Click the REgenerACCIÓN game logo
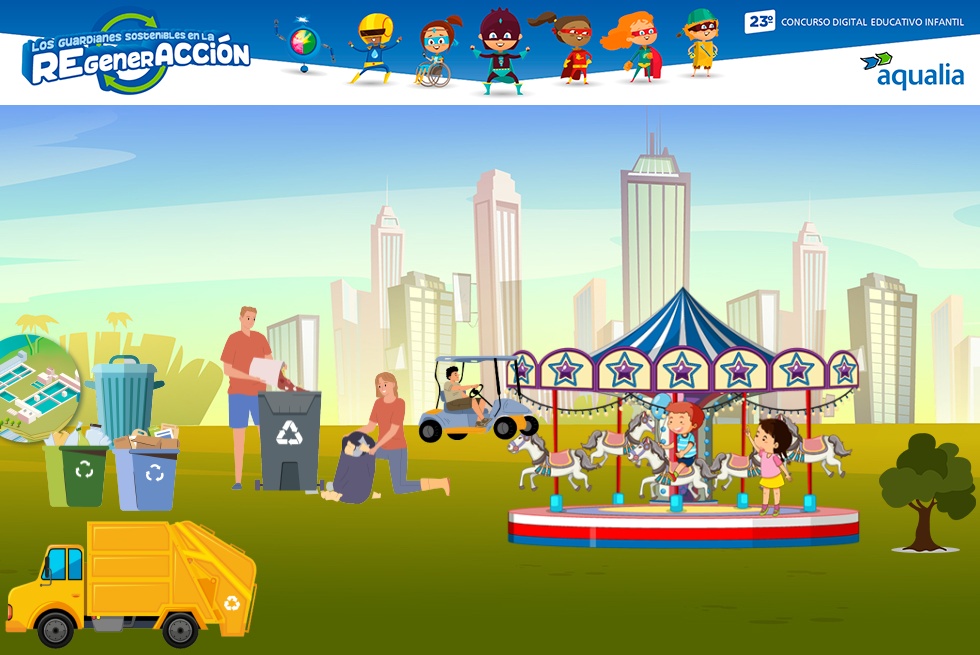This screenshot has width=980, height=655. pyautogui.click(x=137, y=54)
